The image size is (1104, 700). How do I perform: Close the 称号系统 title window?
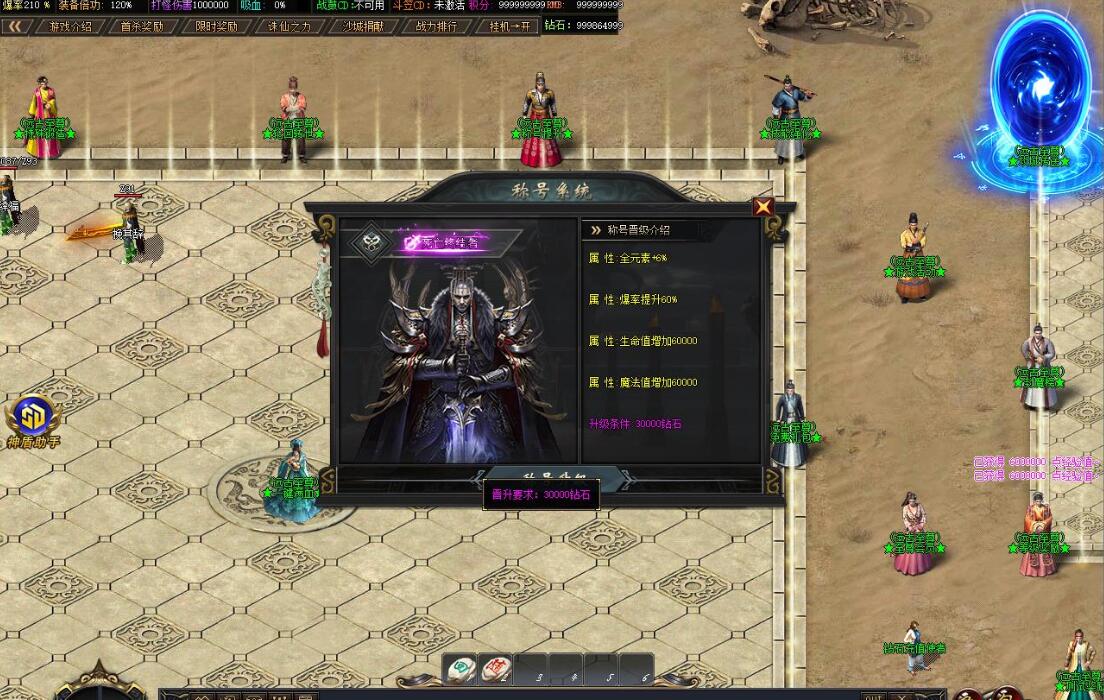(763, 207)
